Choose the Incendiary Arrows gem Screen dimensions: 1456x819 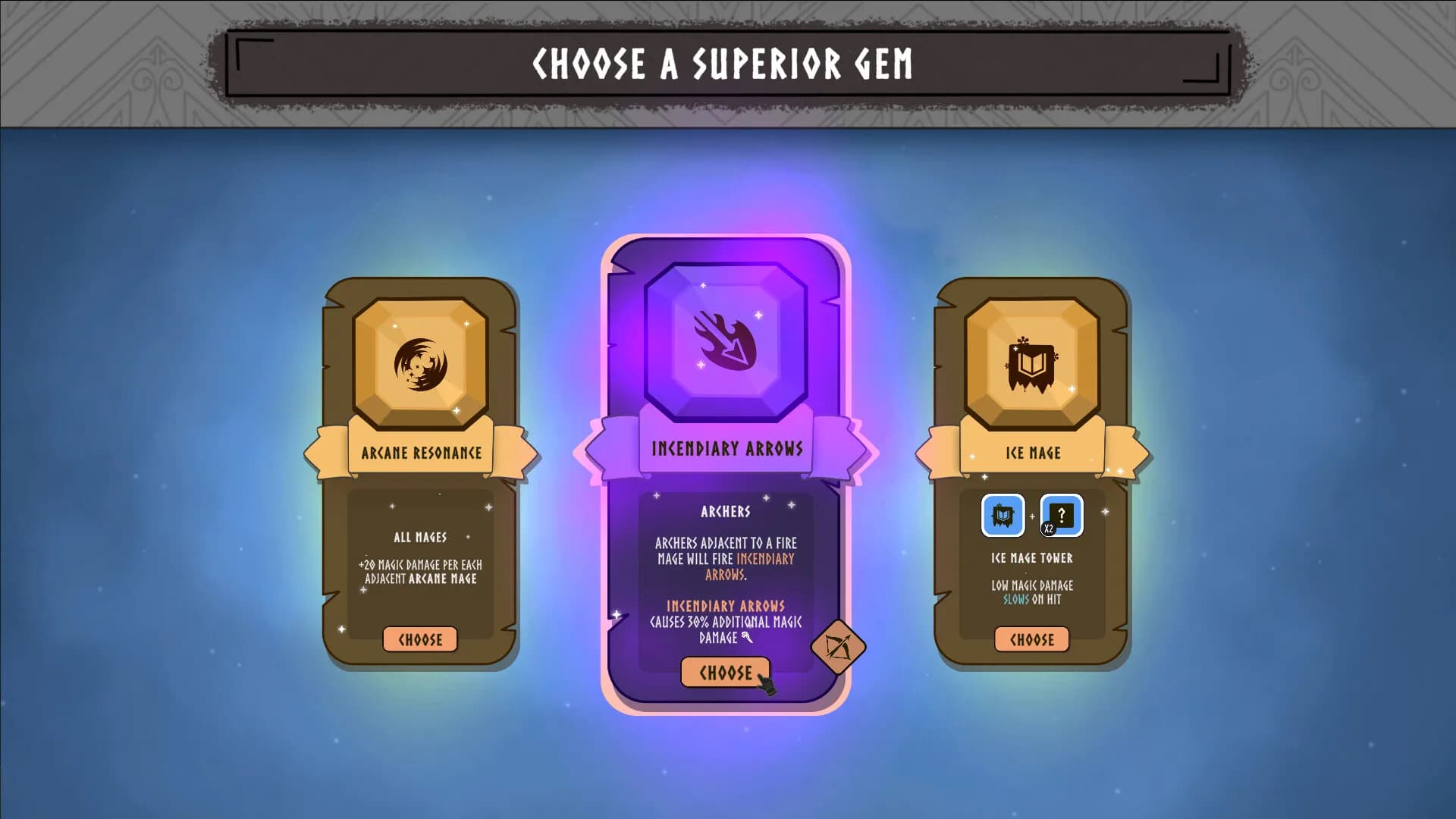coord(724,671)
